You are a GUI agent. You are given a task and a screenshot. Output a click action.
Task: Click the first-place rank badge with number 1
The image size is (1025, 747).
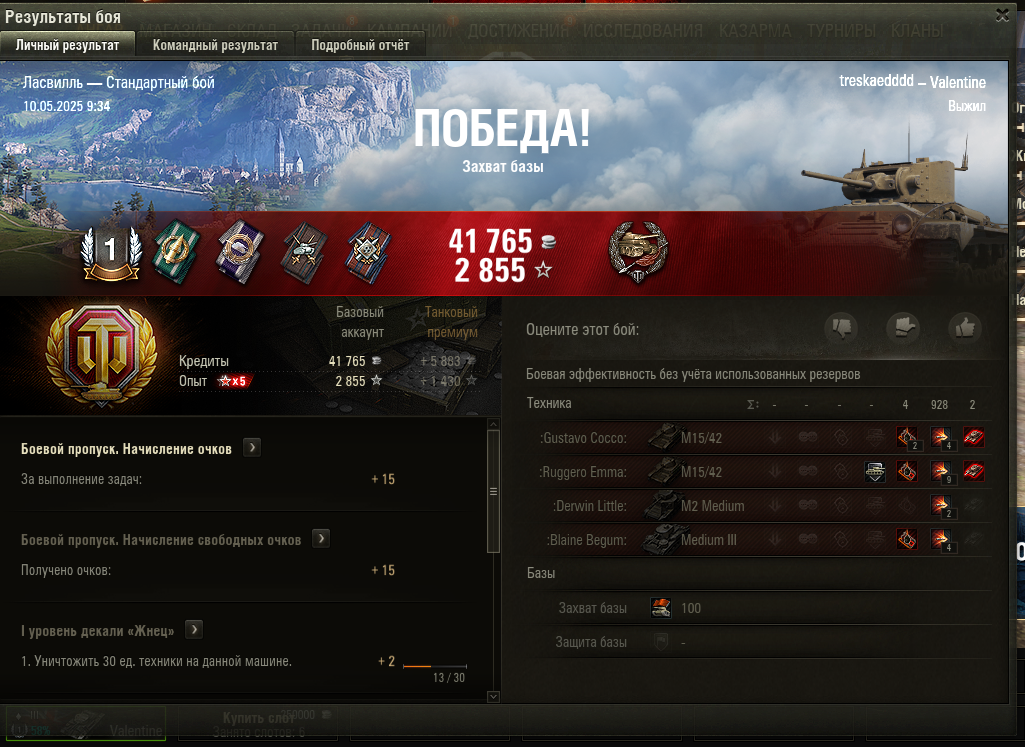(x=111, y=251)
